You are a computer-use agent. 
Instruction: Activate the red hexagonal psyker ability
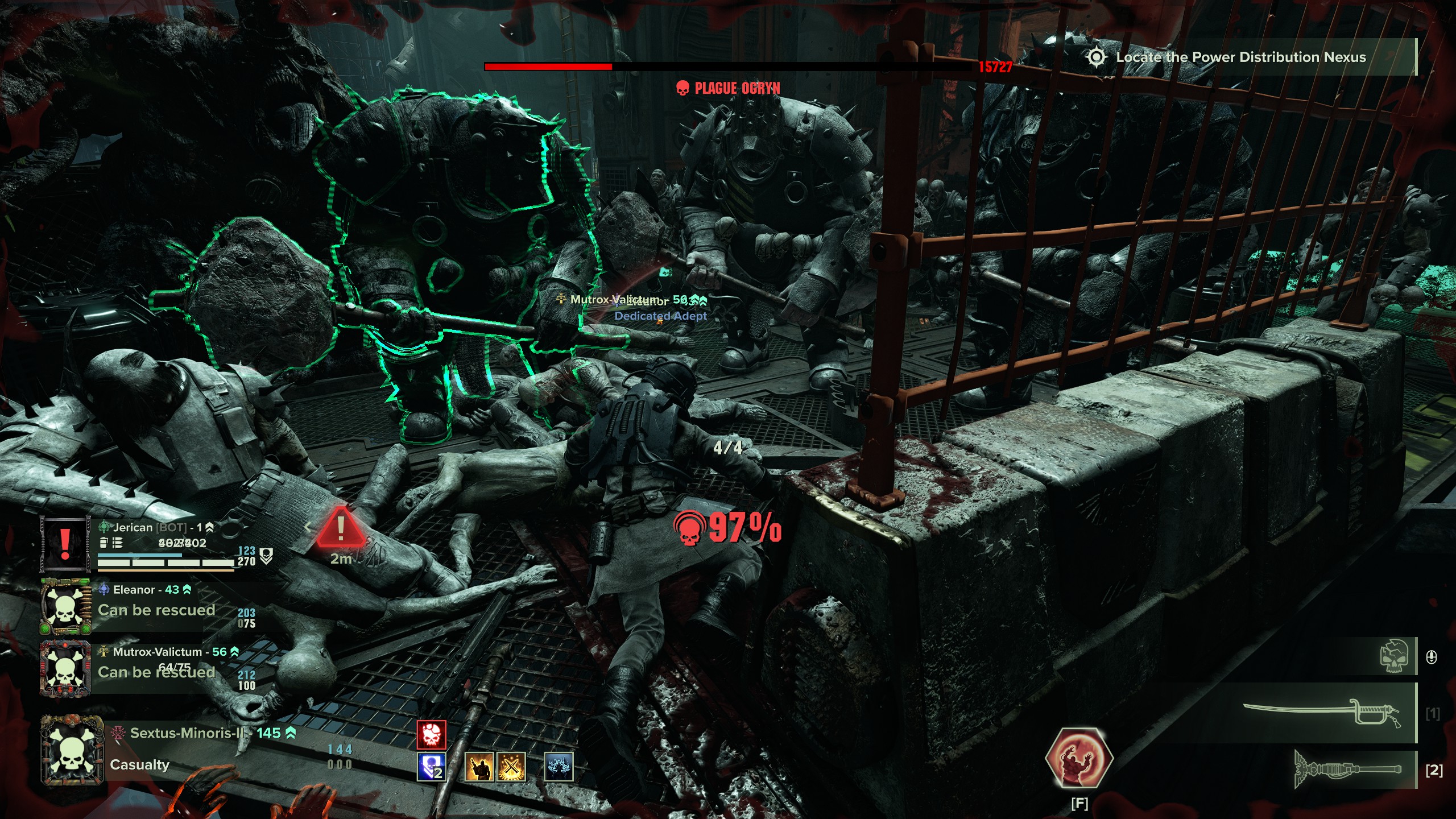pyautogui.click(x=1079, y=759)
